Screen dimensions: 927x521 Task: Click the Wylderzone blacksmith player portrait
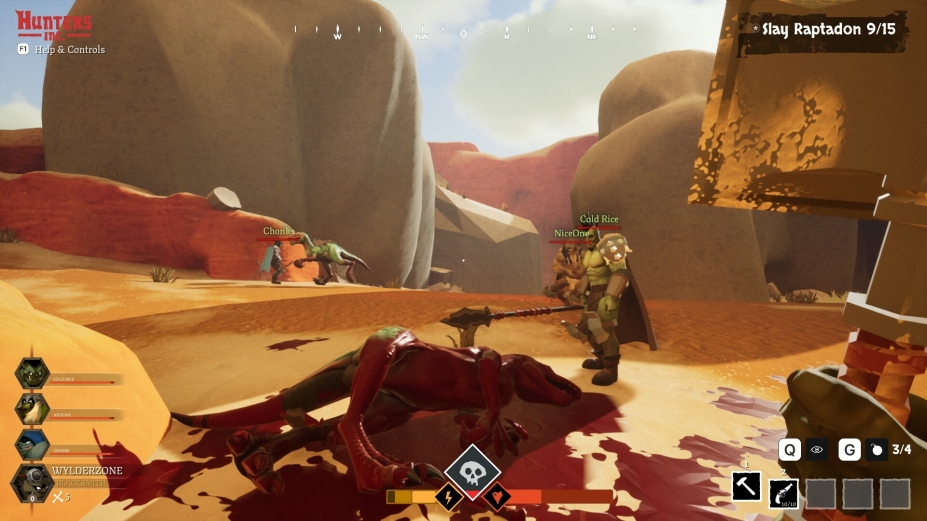(32, 482)
